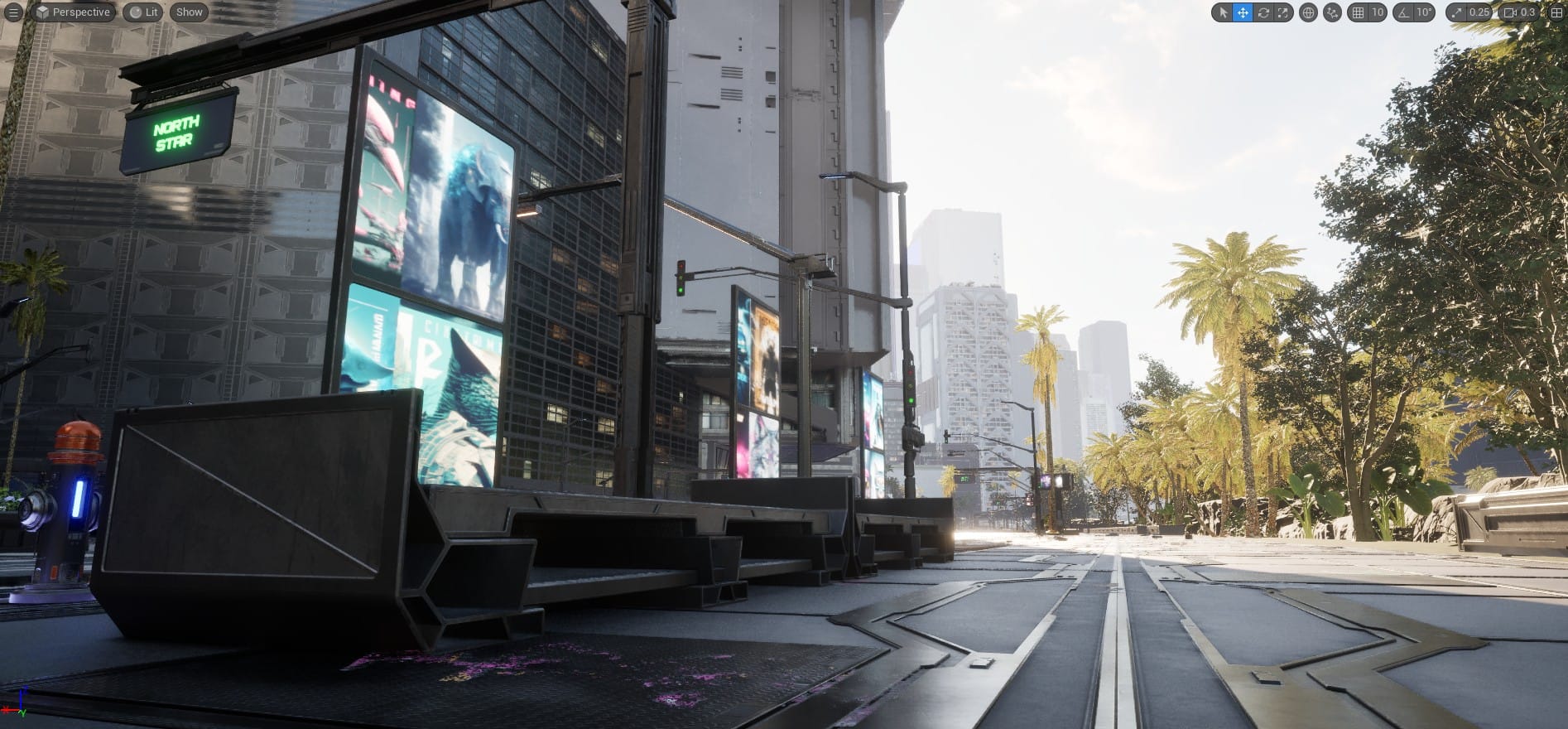Open the 0.25 scale snap value dropdown

pyautogui.click(x=1479, y=12)
